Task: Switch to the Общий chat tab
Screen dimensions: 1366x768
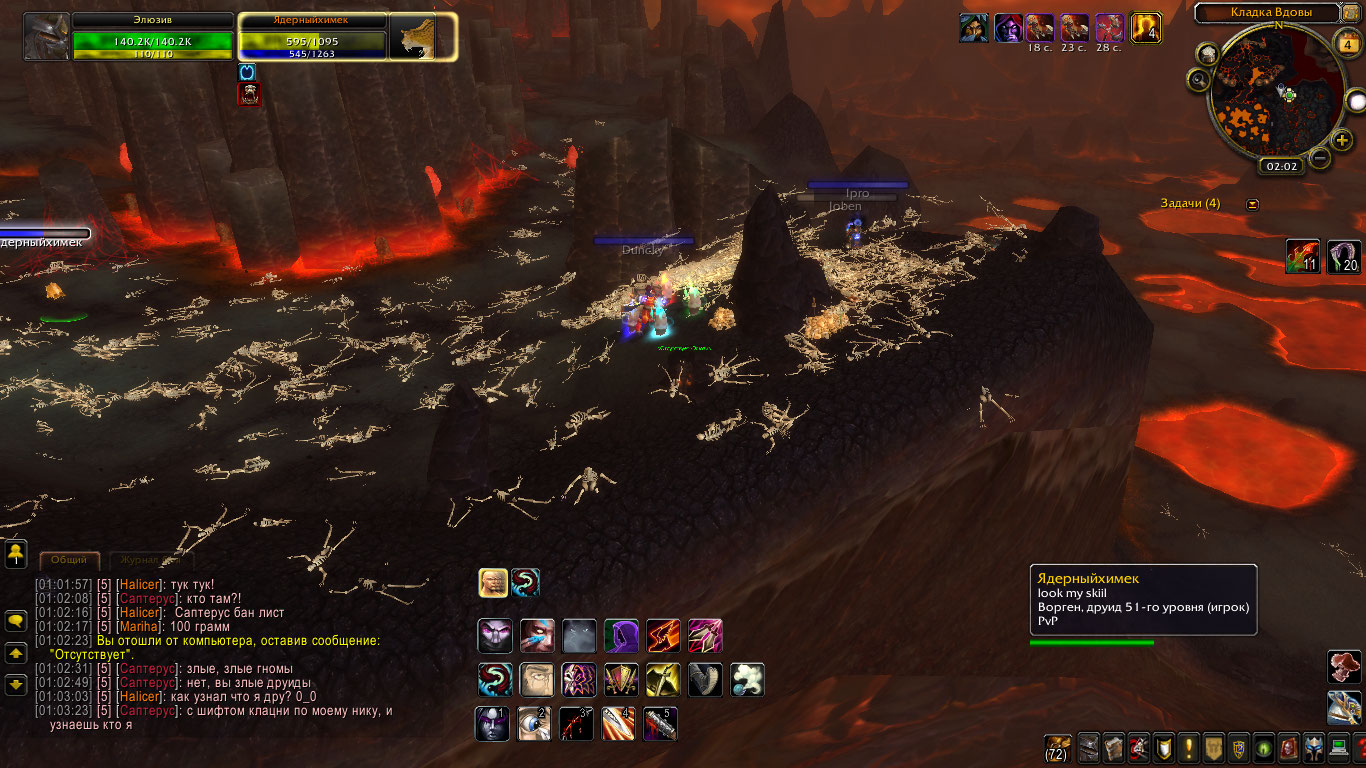Action: [x=69, y=561]
